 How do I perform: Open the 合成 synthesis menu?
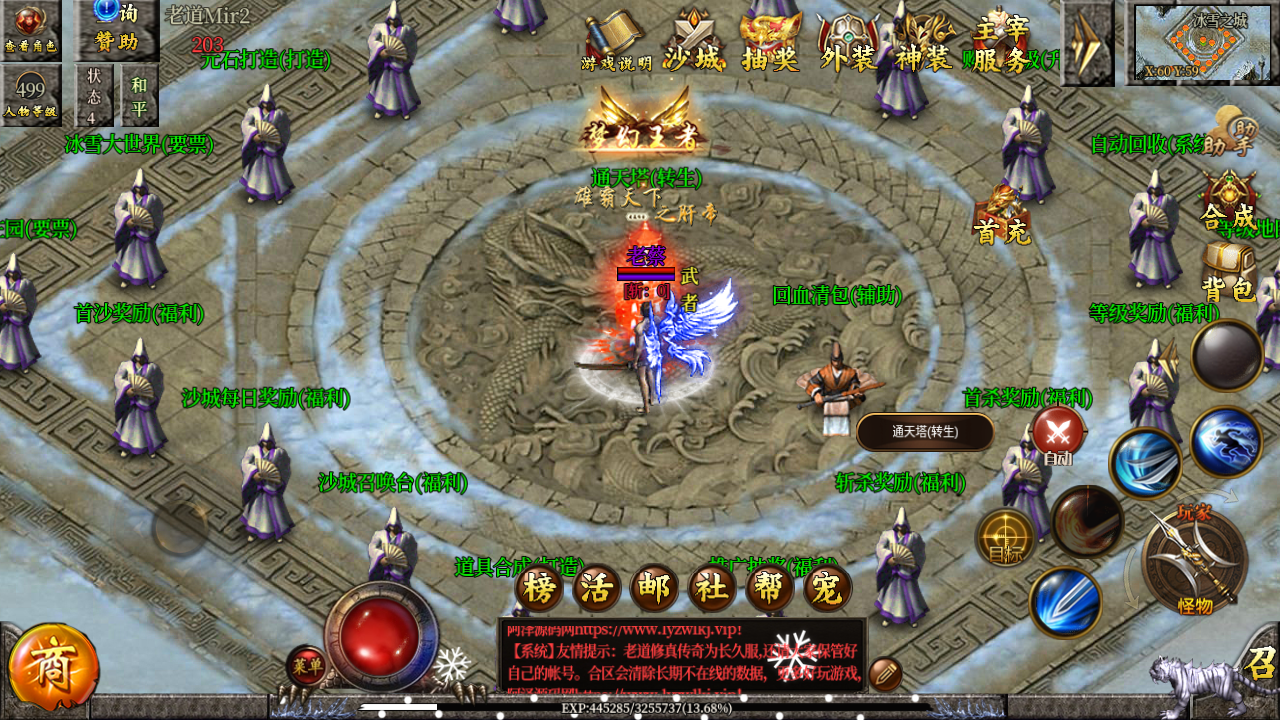click(1229, 200)
